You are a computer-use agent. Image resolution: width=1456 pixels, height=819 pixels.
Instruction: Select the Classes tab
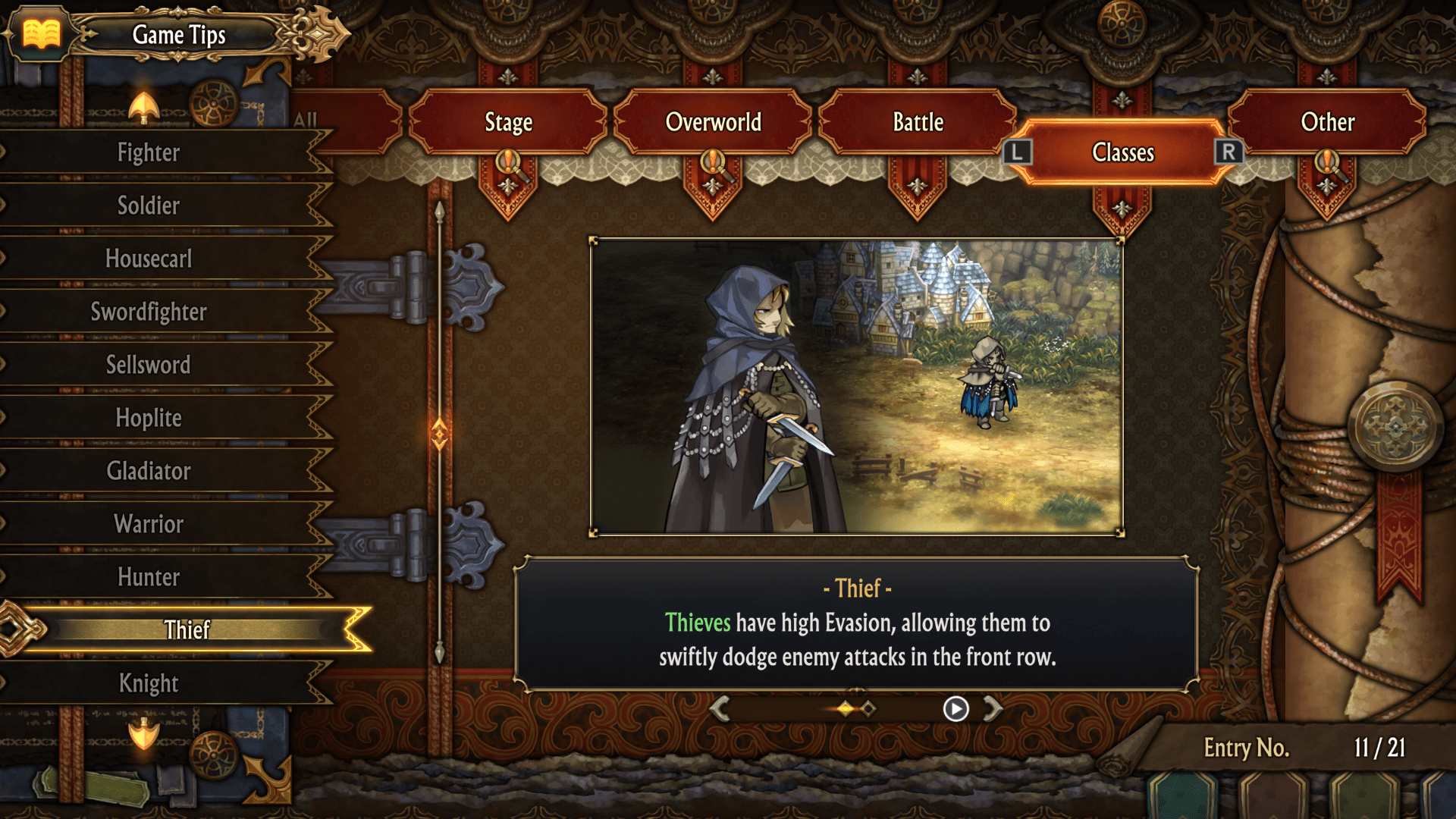1122,152
